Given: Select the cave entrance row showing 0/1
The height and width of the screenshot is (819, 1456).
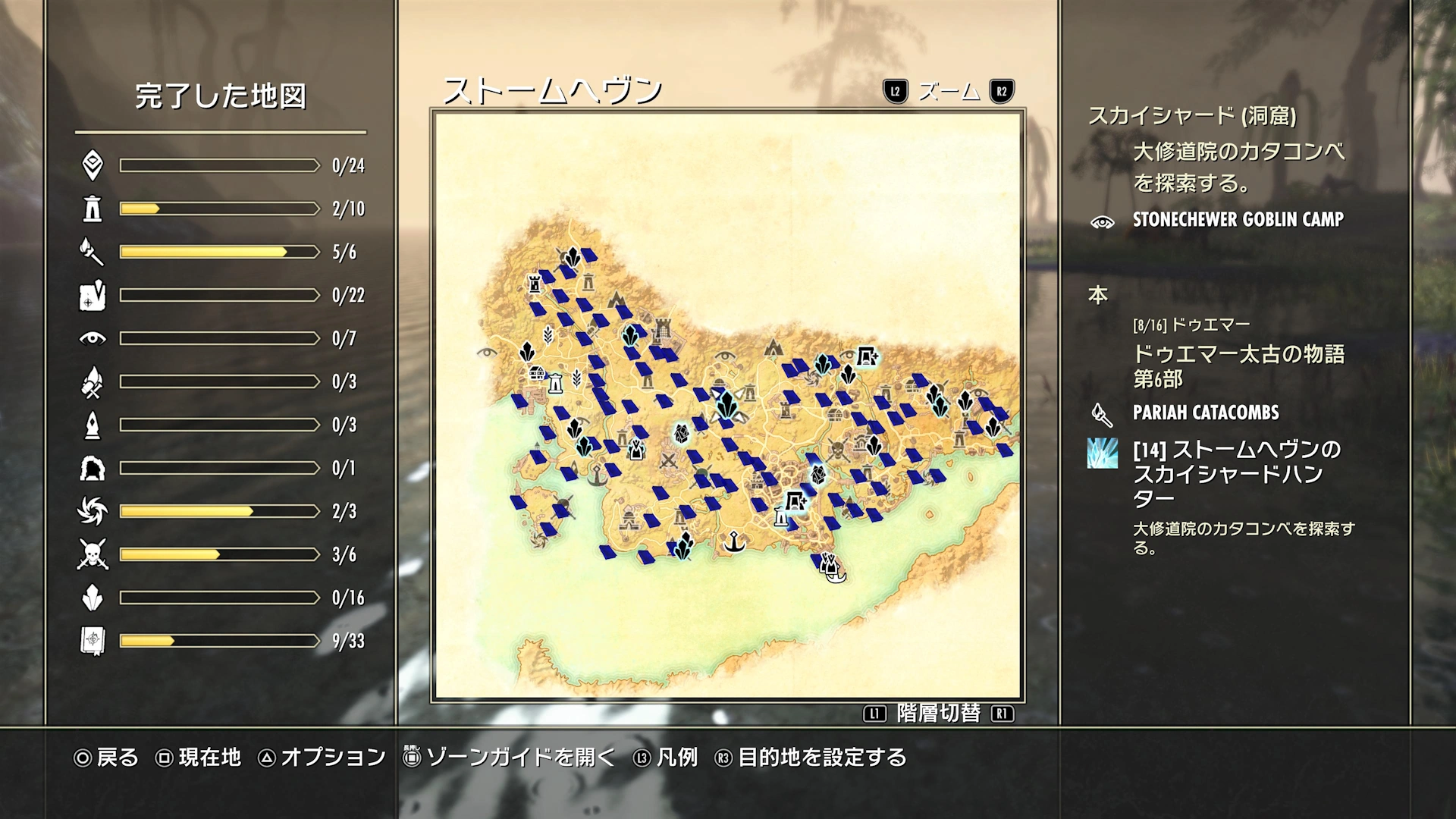Looking at the screenshot, I should click(x=220, y=468).
